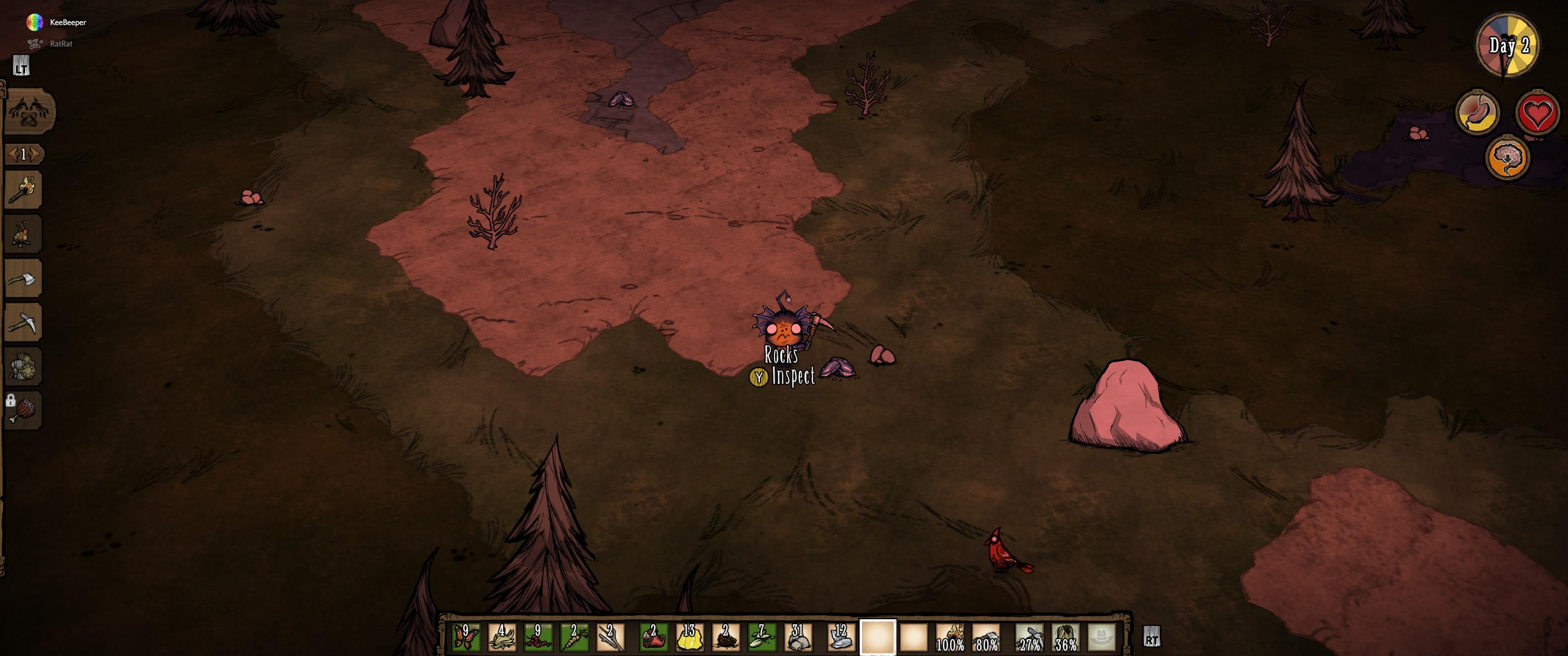
Task: Select the flint stack of 12
Action: point(841,637)
